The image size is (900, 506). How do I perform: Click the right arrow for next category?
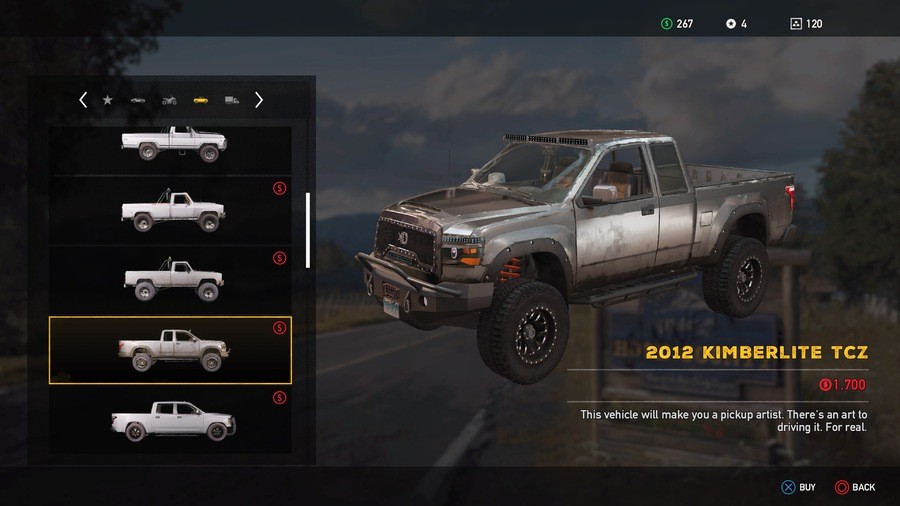[259, 100]
